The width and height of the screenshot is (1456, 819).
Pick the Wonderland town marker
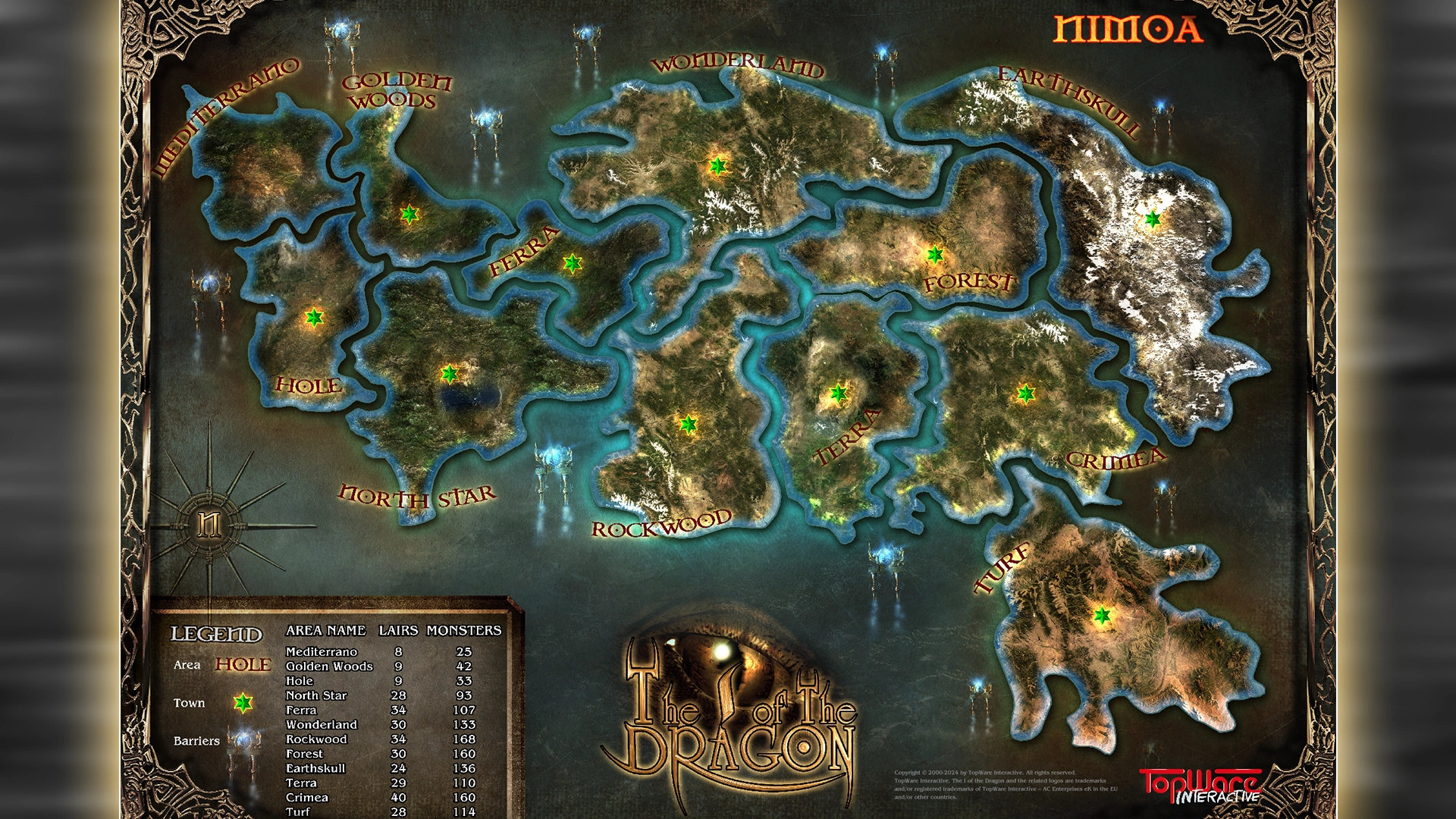pos(717,165)
